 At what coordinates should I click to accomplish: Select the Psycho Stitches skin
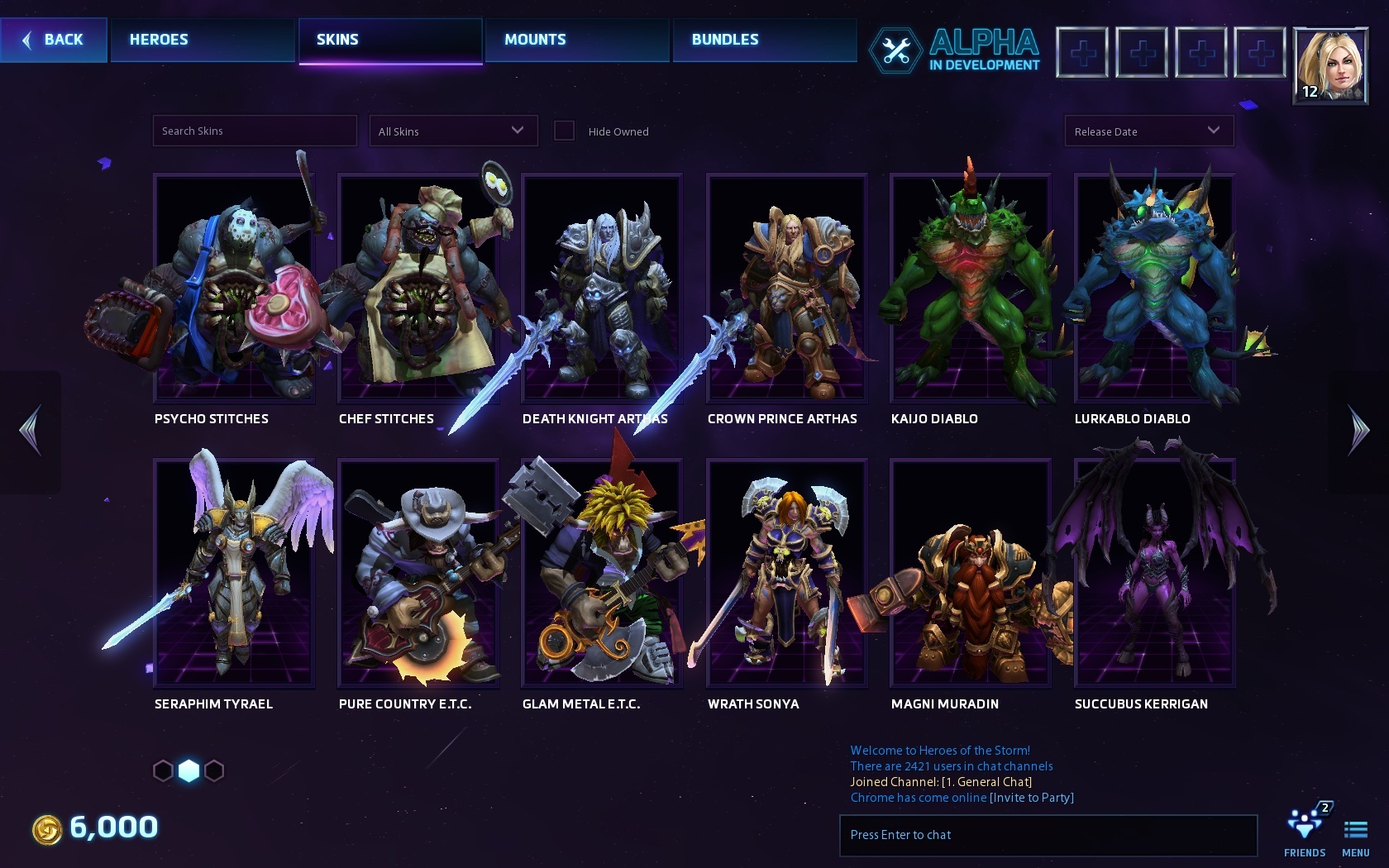tap(234, 288)
